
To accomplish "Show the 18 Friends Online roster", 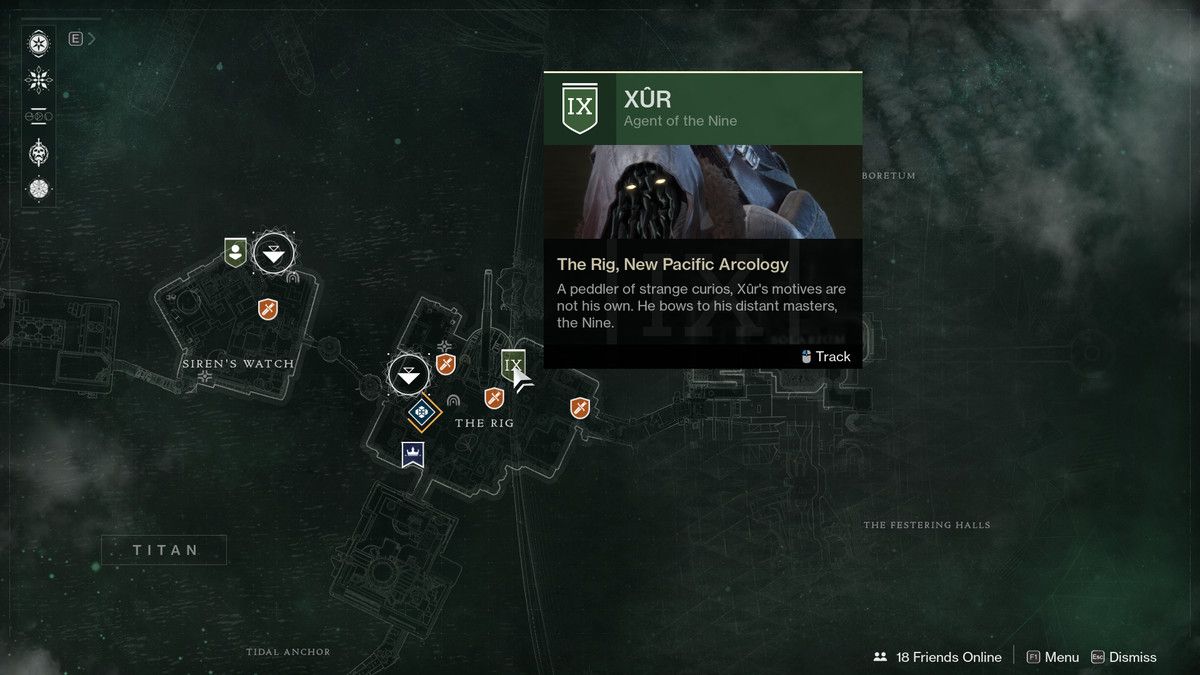I will [938, 657].
